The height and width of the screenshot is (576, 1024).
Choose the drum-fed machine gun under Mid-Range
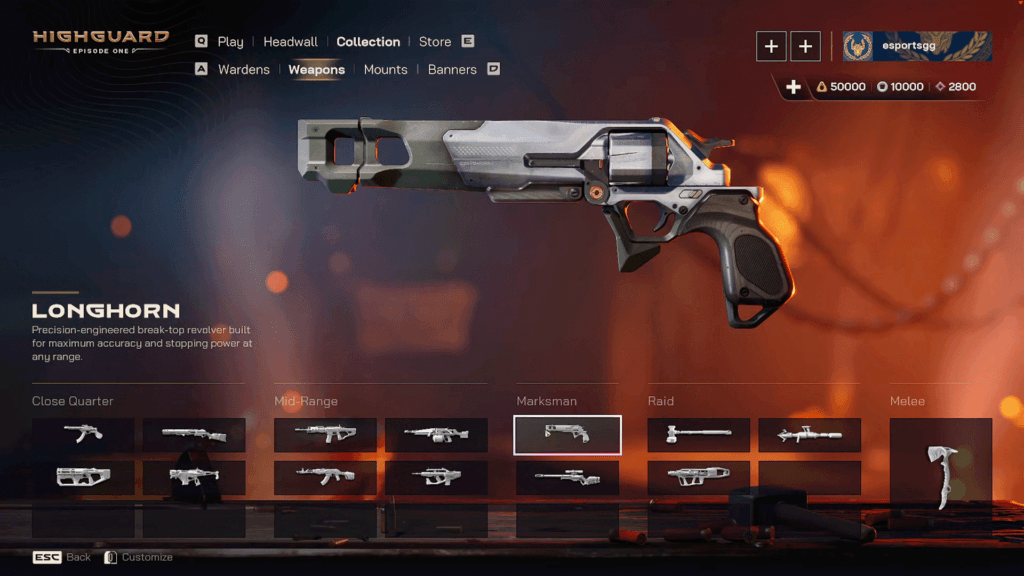(436, 435)
